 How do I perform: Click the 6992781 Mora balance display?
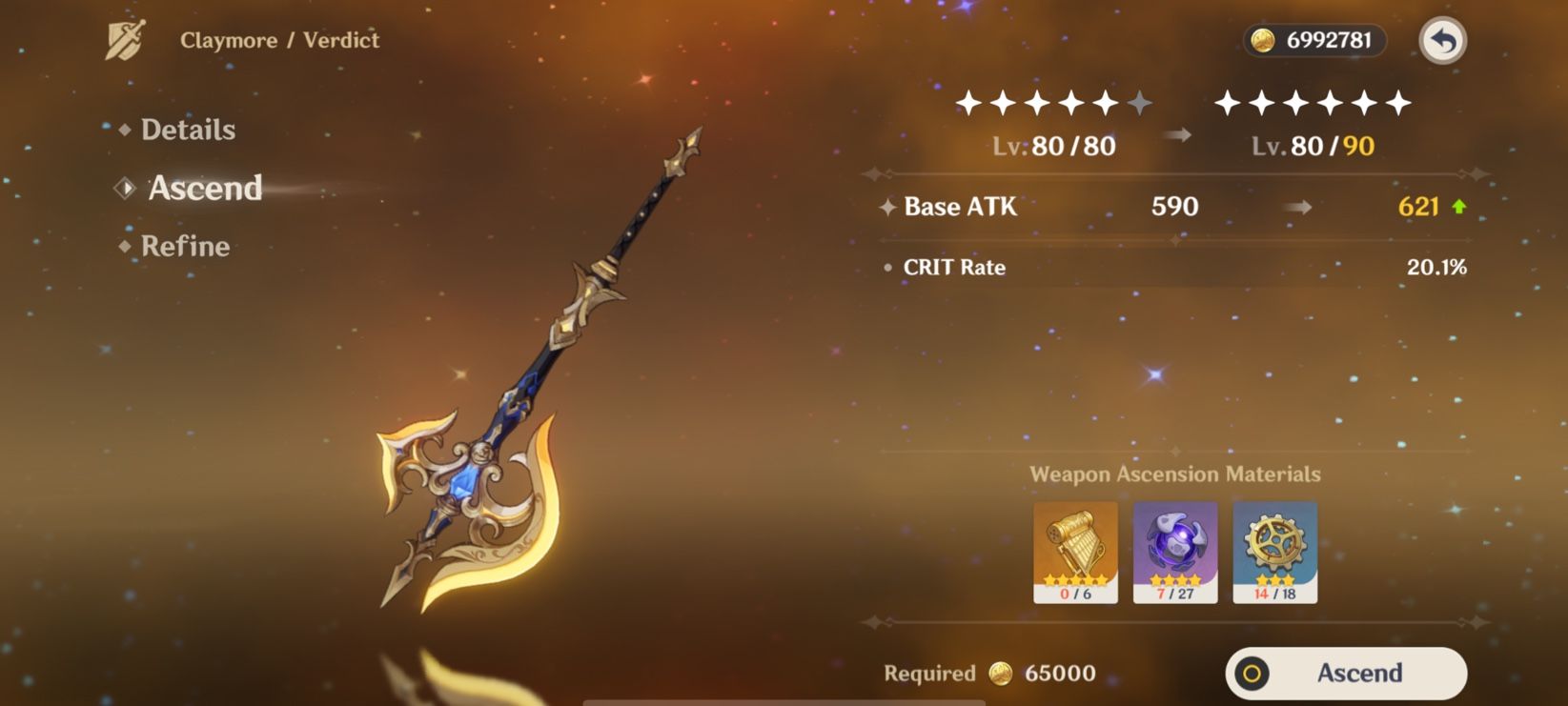point(1315,40)
